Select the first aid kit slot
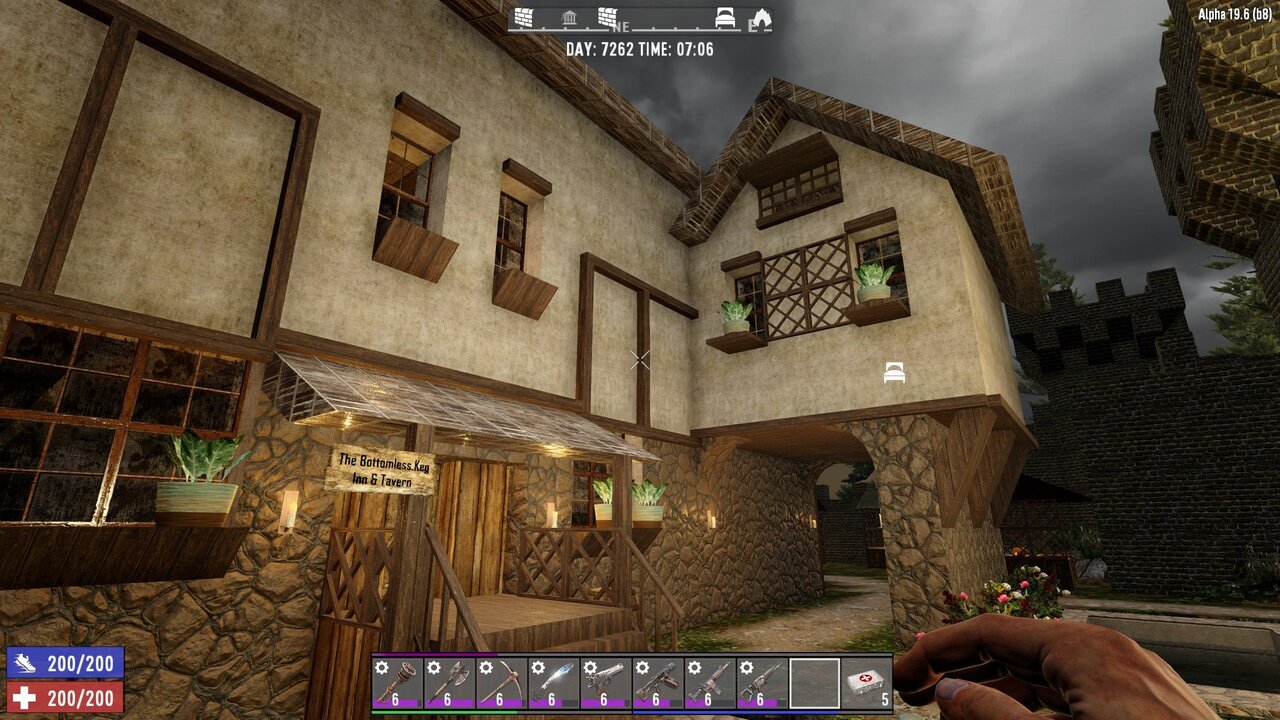Image resolution: width=1280 pixels, height=720 pixels. point(866,682)
